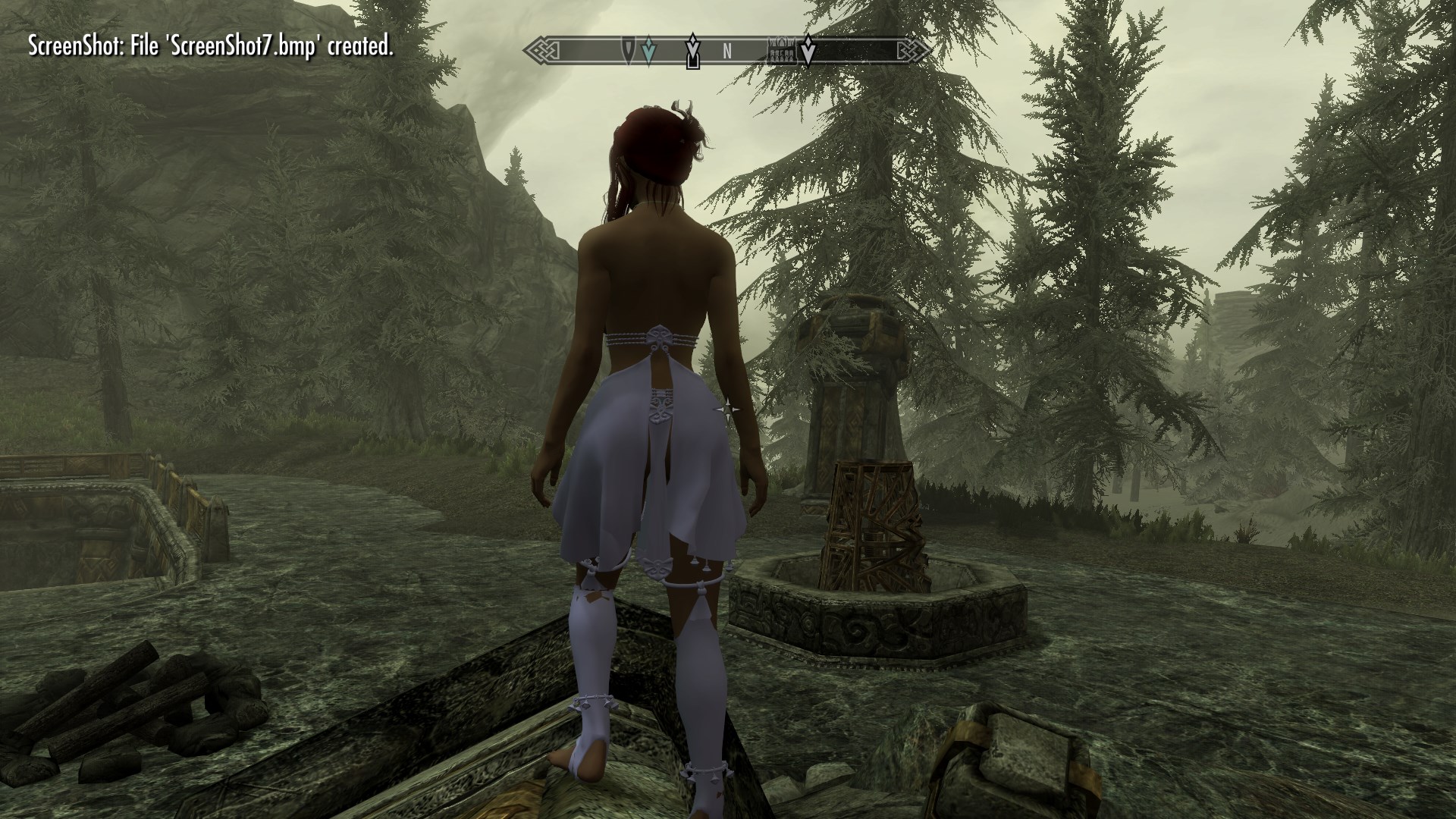Select the teal quest arrow on compass
Image resolution: width=1456 pixels, height=819 pixels.
(x=647, y=52)
